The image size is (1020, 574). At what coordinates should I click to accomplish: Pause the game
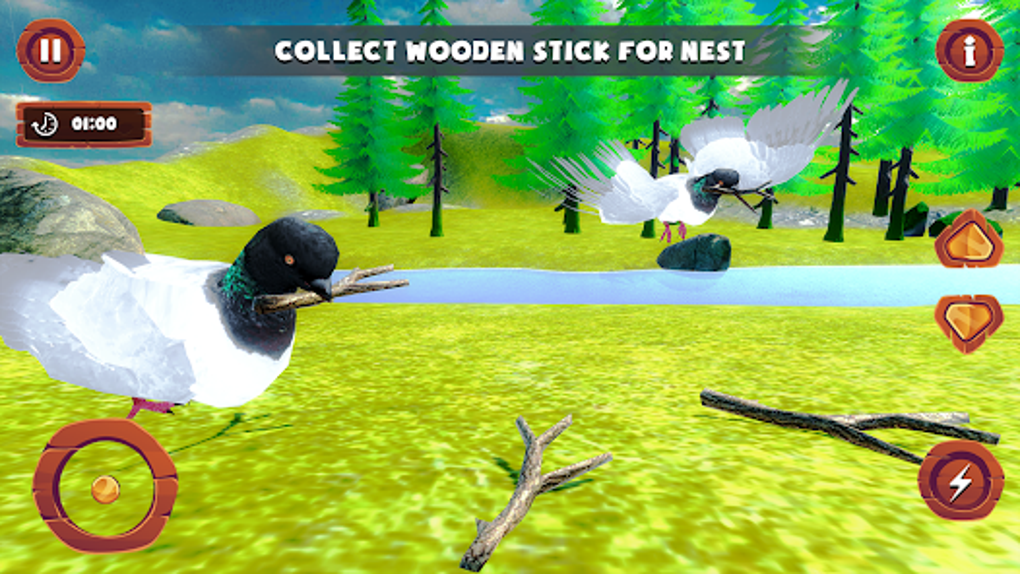[51, 50]
